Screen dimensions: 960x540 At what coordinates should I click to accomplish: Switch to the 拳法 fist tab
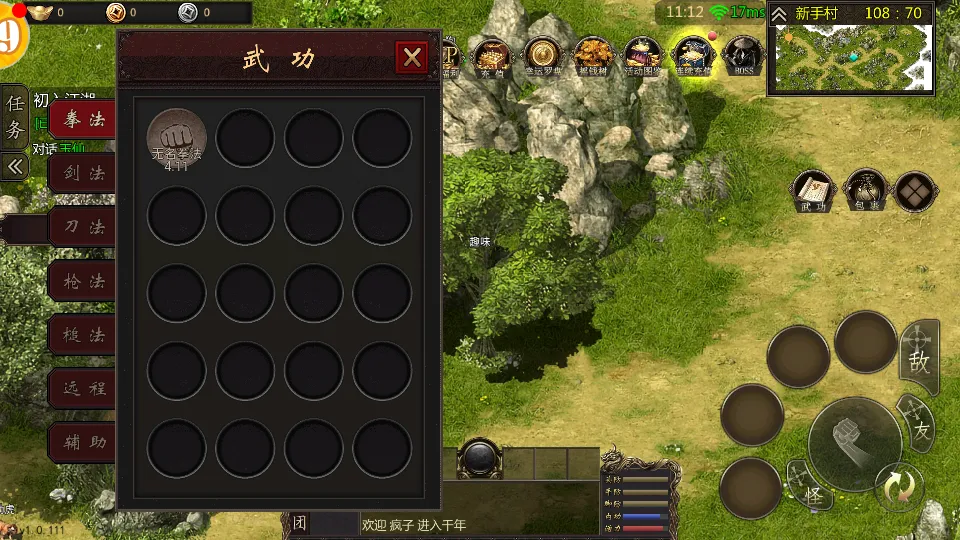pyautogui.click(x=84, y=120)
